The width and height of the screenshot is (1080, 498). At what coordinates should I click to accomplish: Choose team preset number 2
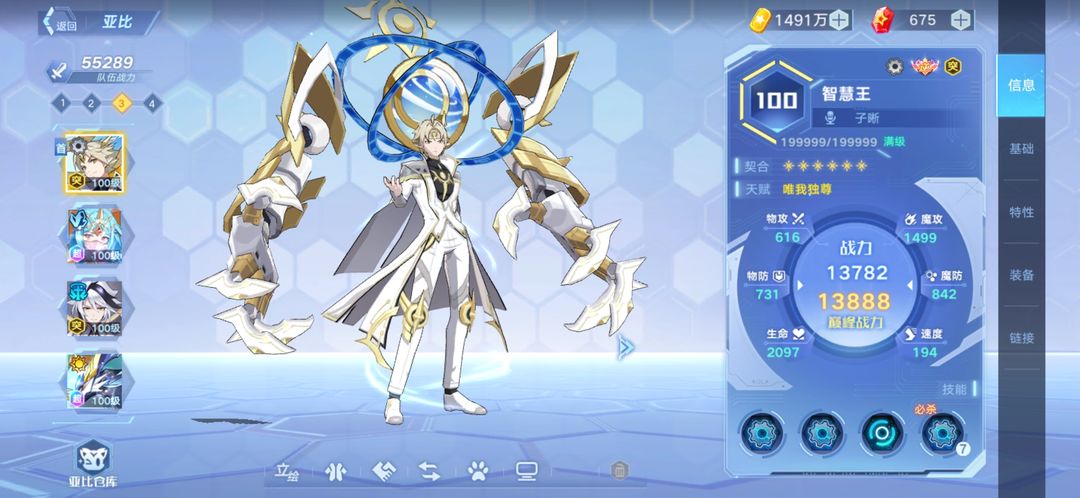[91, 102]
